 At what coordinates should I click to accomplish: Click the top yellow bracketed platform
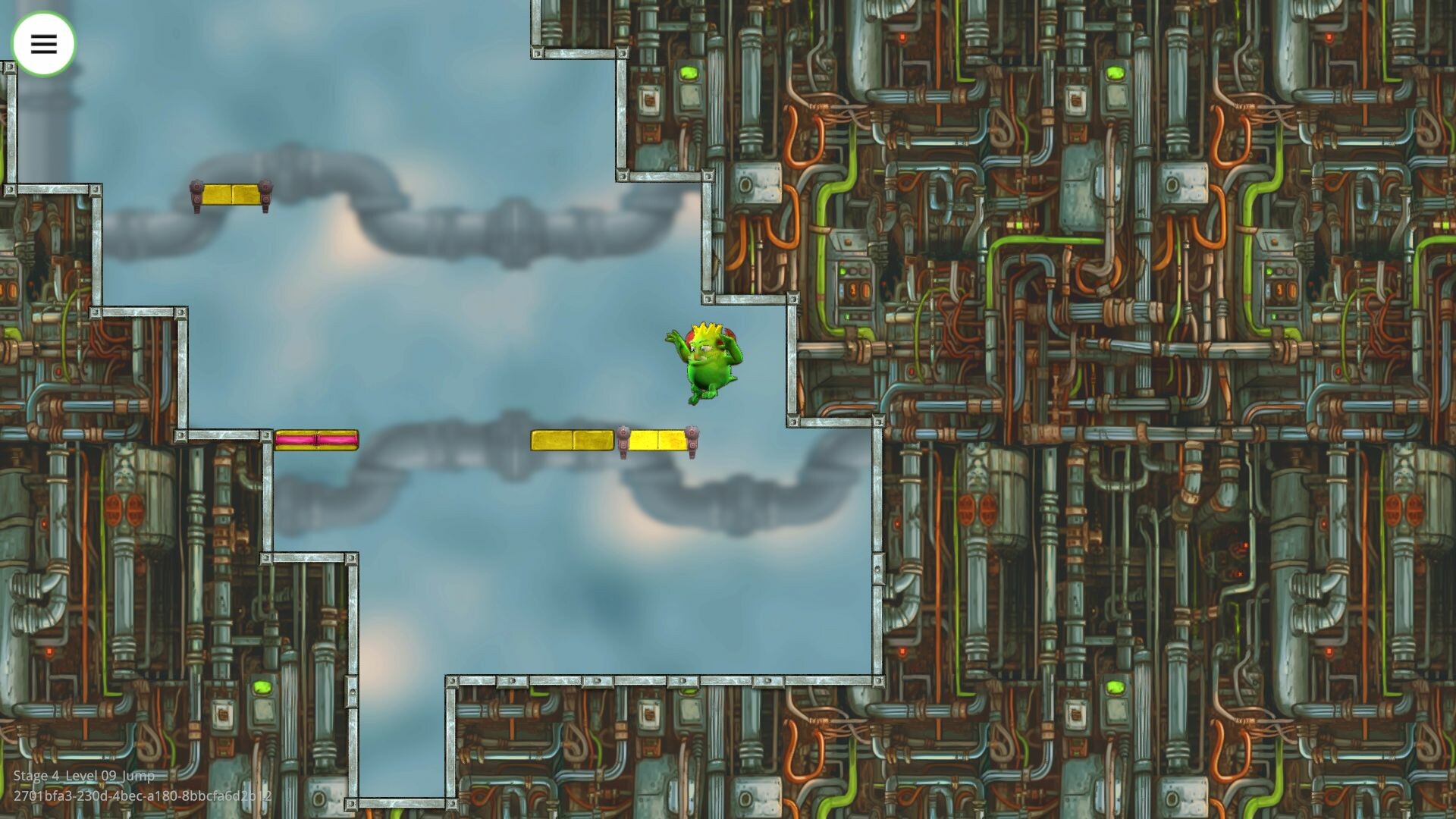tap(230, 193)
